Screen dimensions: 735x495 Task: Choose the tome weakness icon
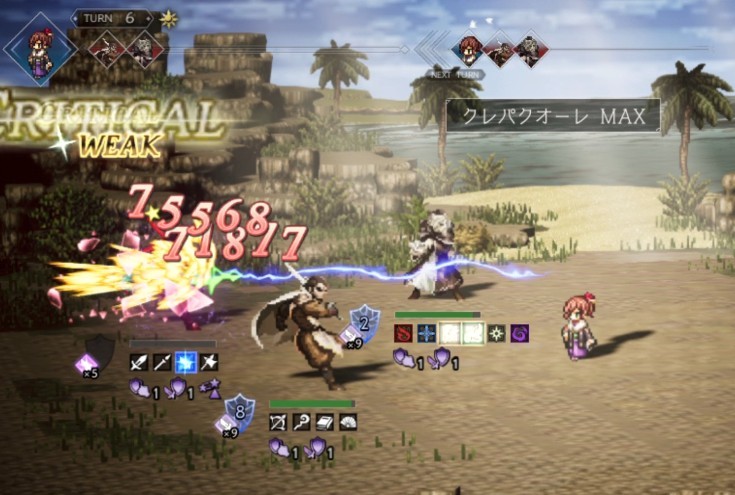[325, 423]
